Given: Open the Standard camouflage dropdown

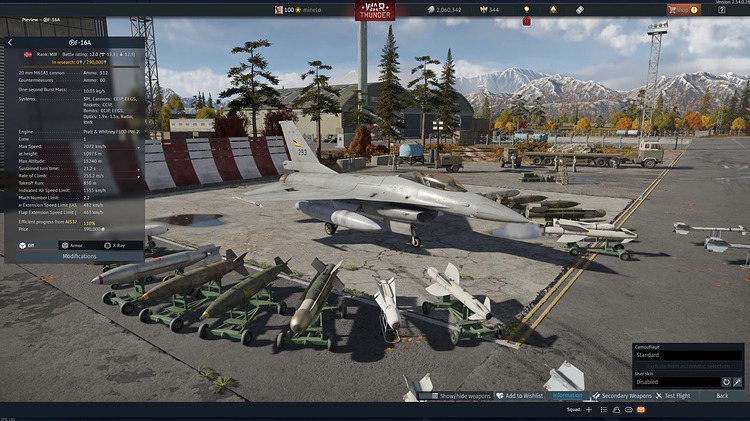Looking at the screenshot, I should (688, 355).
